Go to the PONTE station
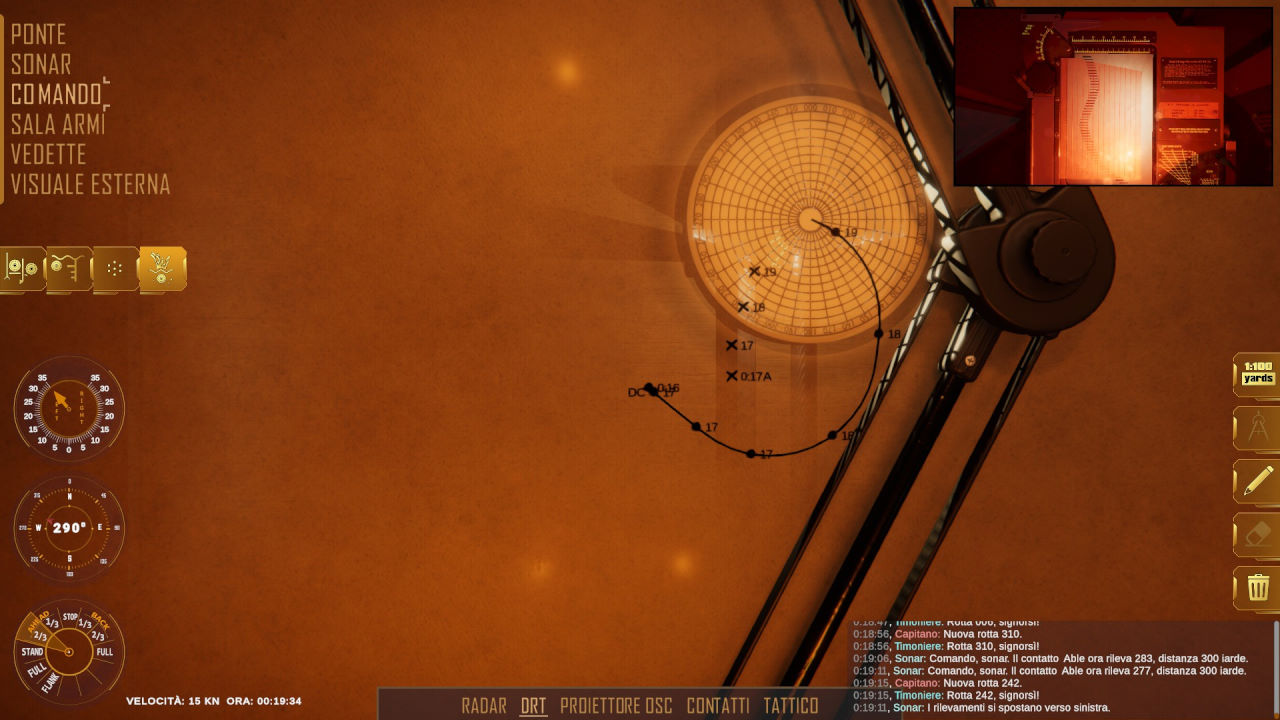The image size is (1280, 720). click(x=38, y=35)
